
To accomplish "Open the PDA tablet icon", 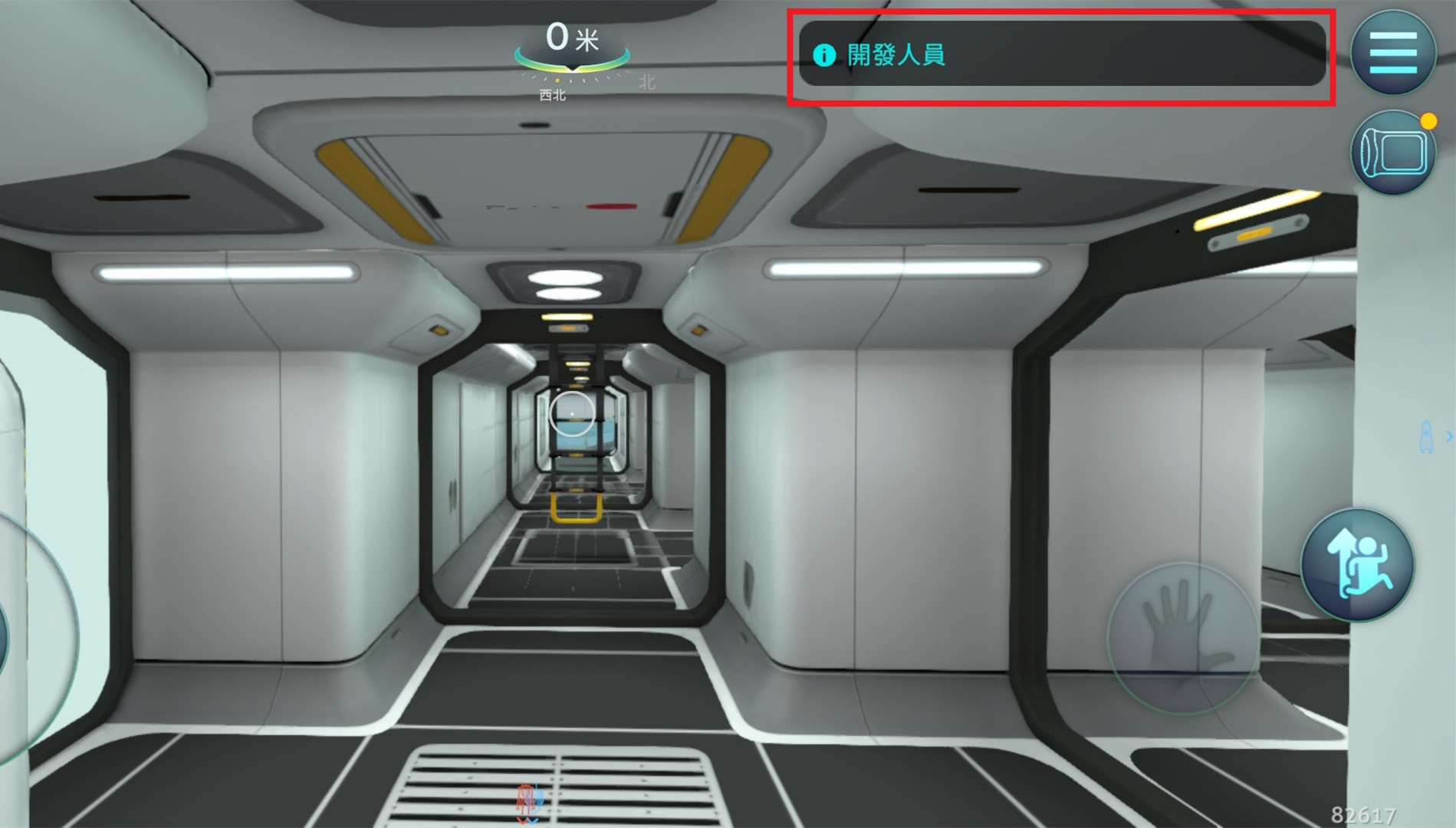I will click(x=1392, y=153).
